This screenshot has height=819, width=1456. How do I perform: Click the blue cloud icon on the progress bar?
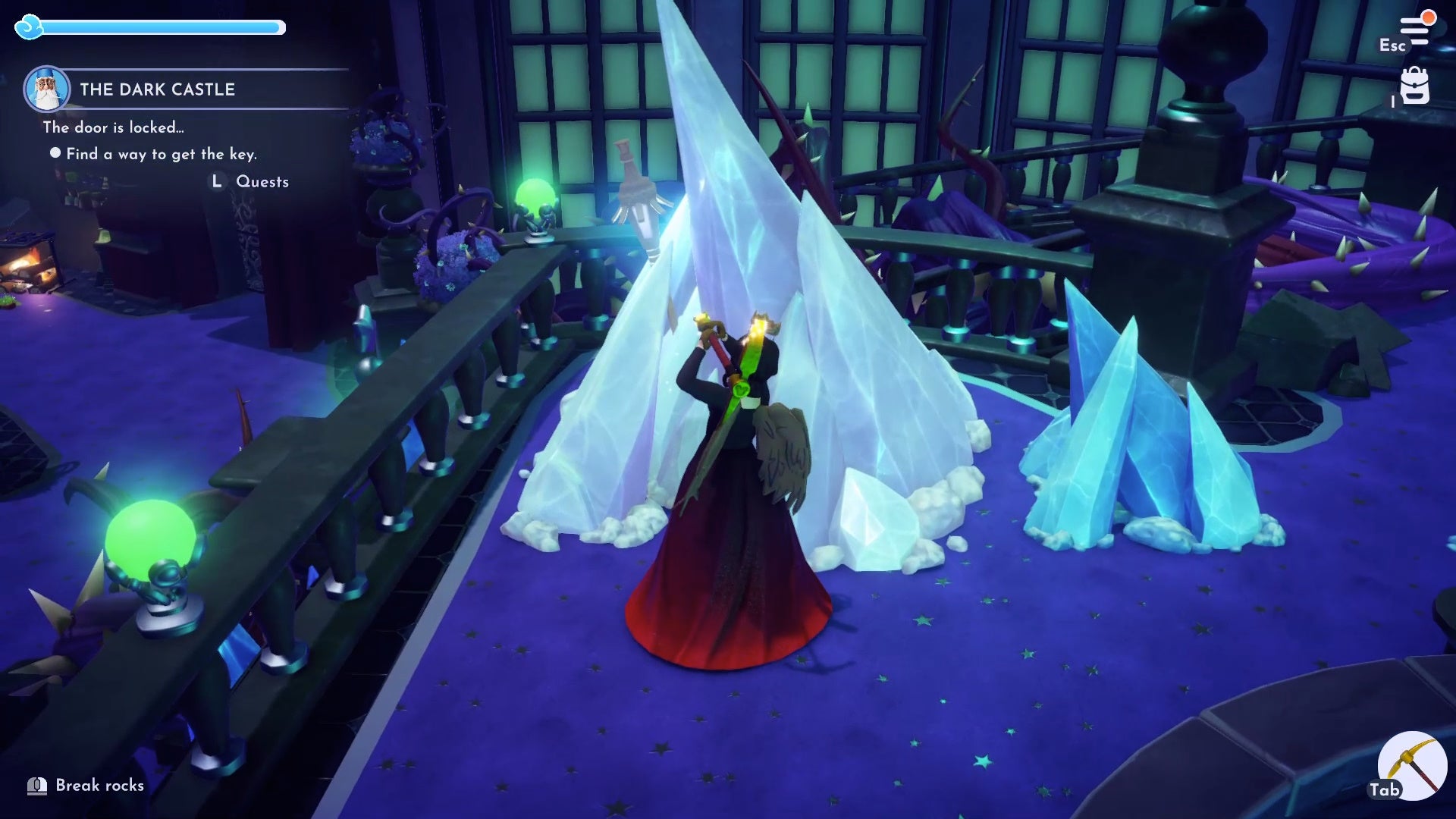pos(28,26)
